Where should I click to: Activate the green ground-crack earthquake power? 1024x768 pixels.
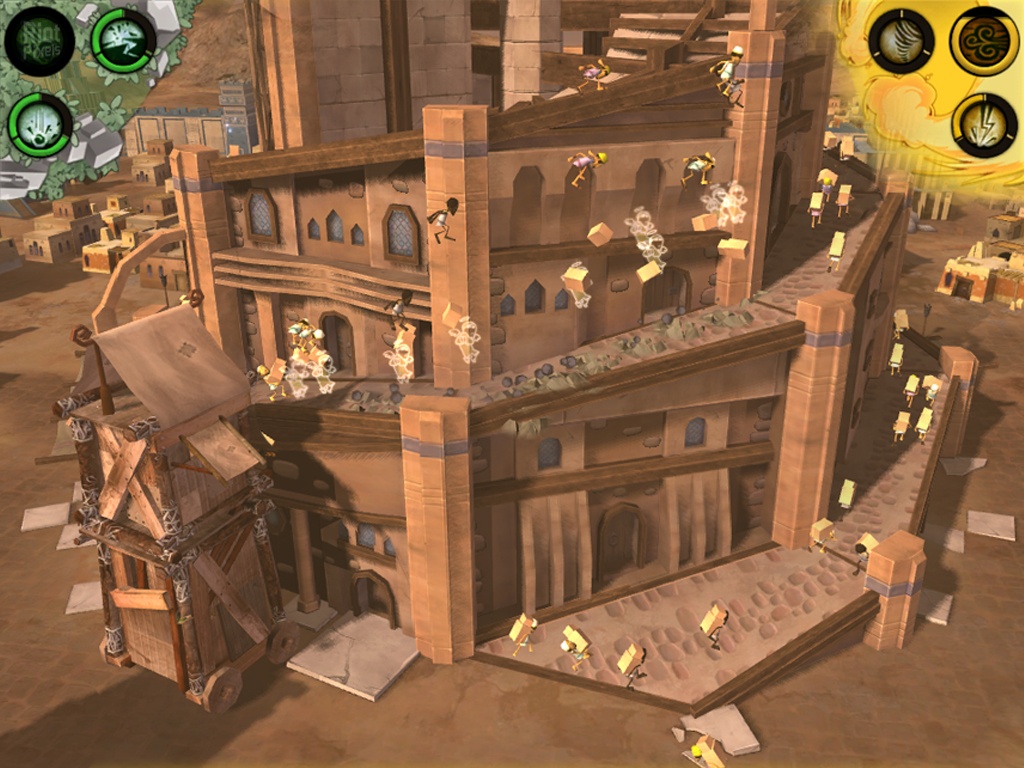coord(123,40)
